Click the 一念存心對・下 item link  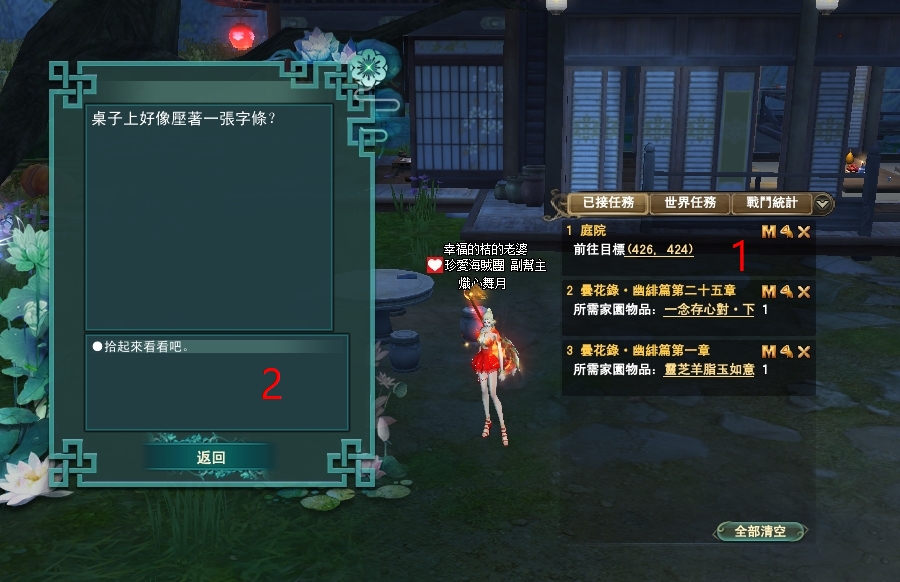tap(709, 310)
